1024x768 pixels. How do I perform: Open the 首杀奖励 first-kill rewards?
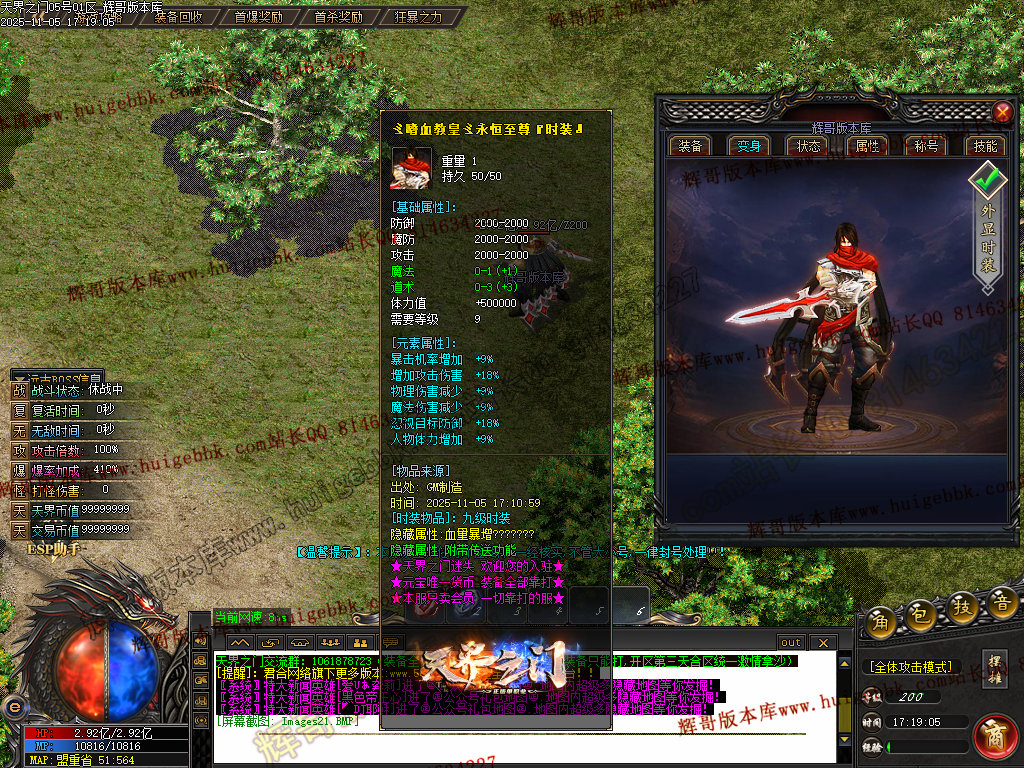tap(337, 17)
